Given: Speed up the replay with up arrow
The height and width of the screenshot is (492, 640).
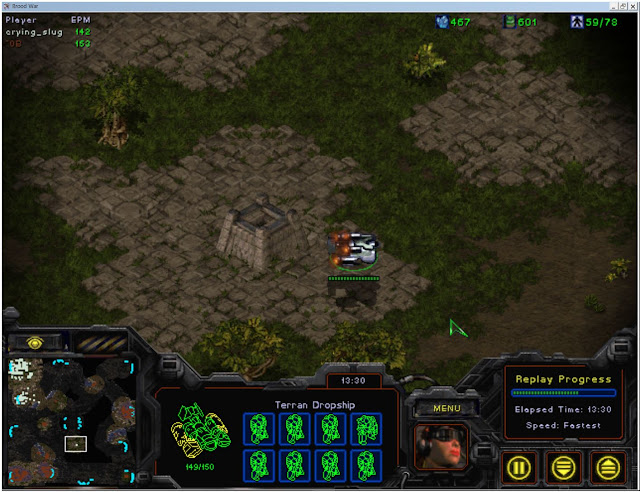Looking at the screenshot, I should (x=607, y=466).
